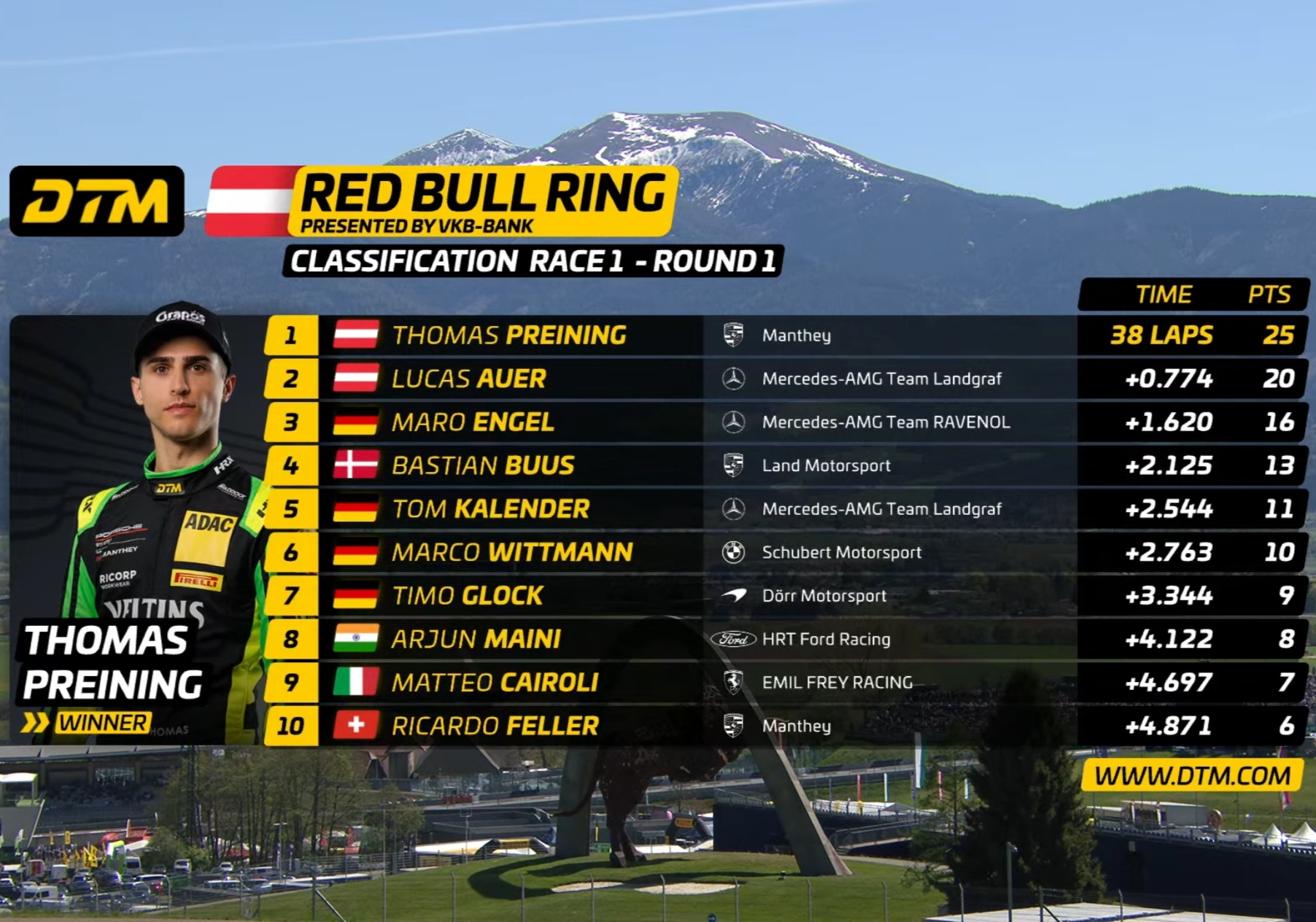
Task: Click Bastian Buus in fourth place
Action: (483, 465)
